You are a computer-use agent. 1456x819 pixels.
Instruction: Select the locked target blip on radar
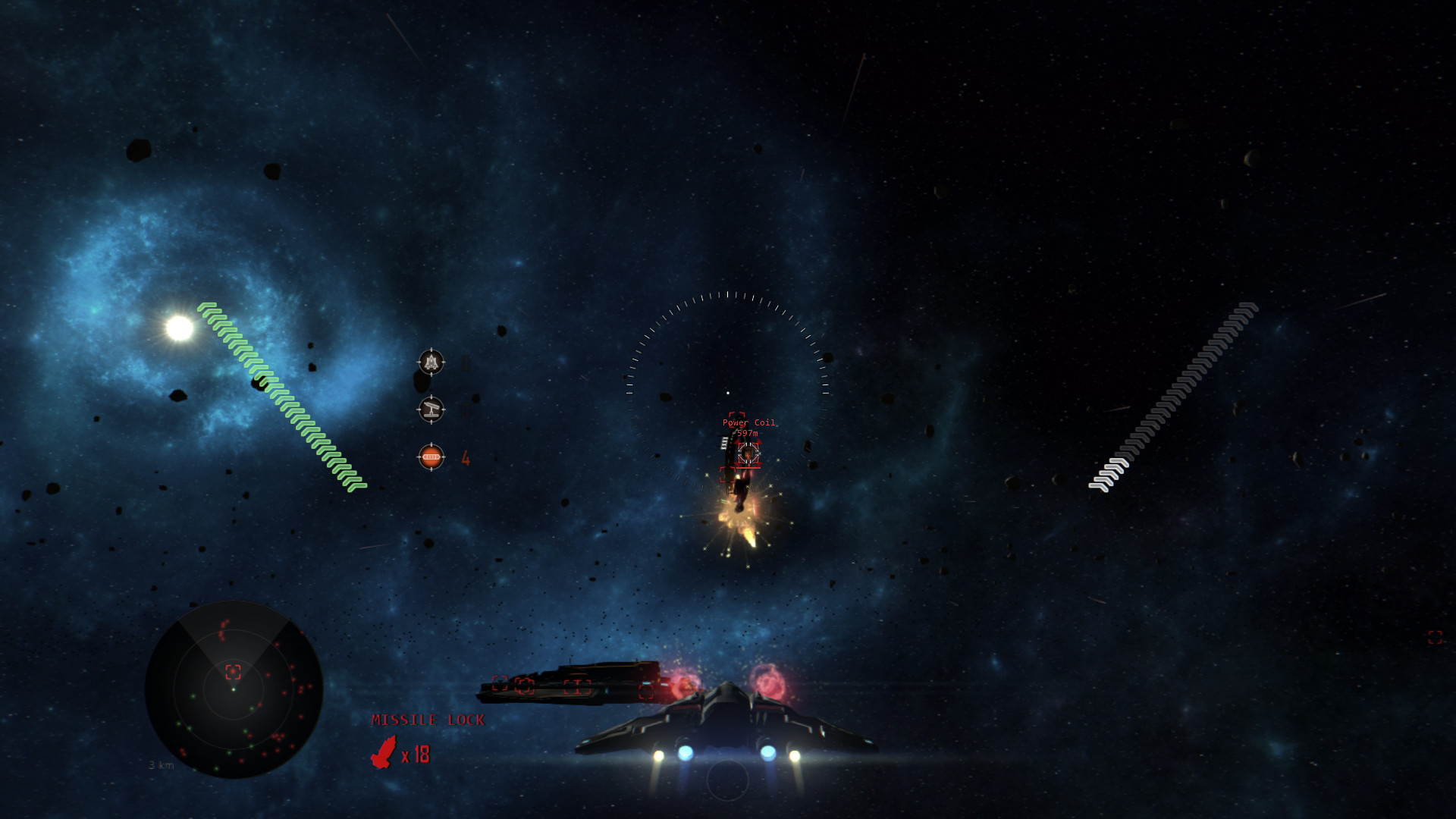[x=234, y=671]
